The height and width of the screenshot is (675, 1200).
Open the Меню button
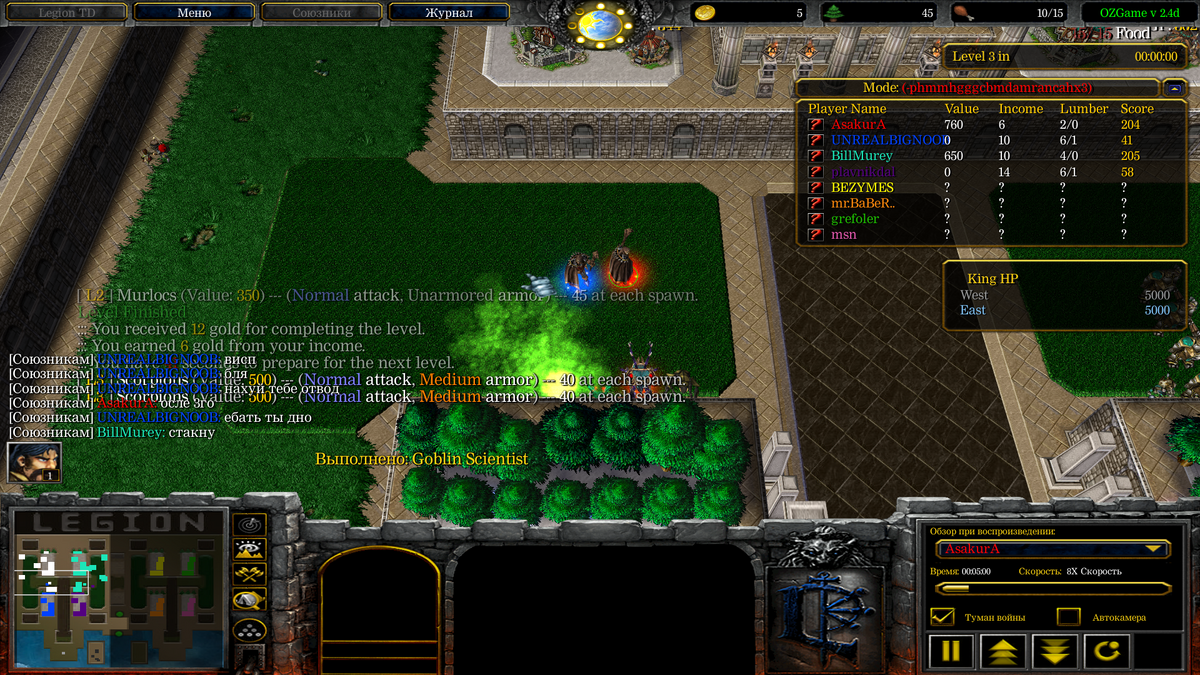(x=194, y=13)
